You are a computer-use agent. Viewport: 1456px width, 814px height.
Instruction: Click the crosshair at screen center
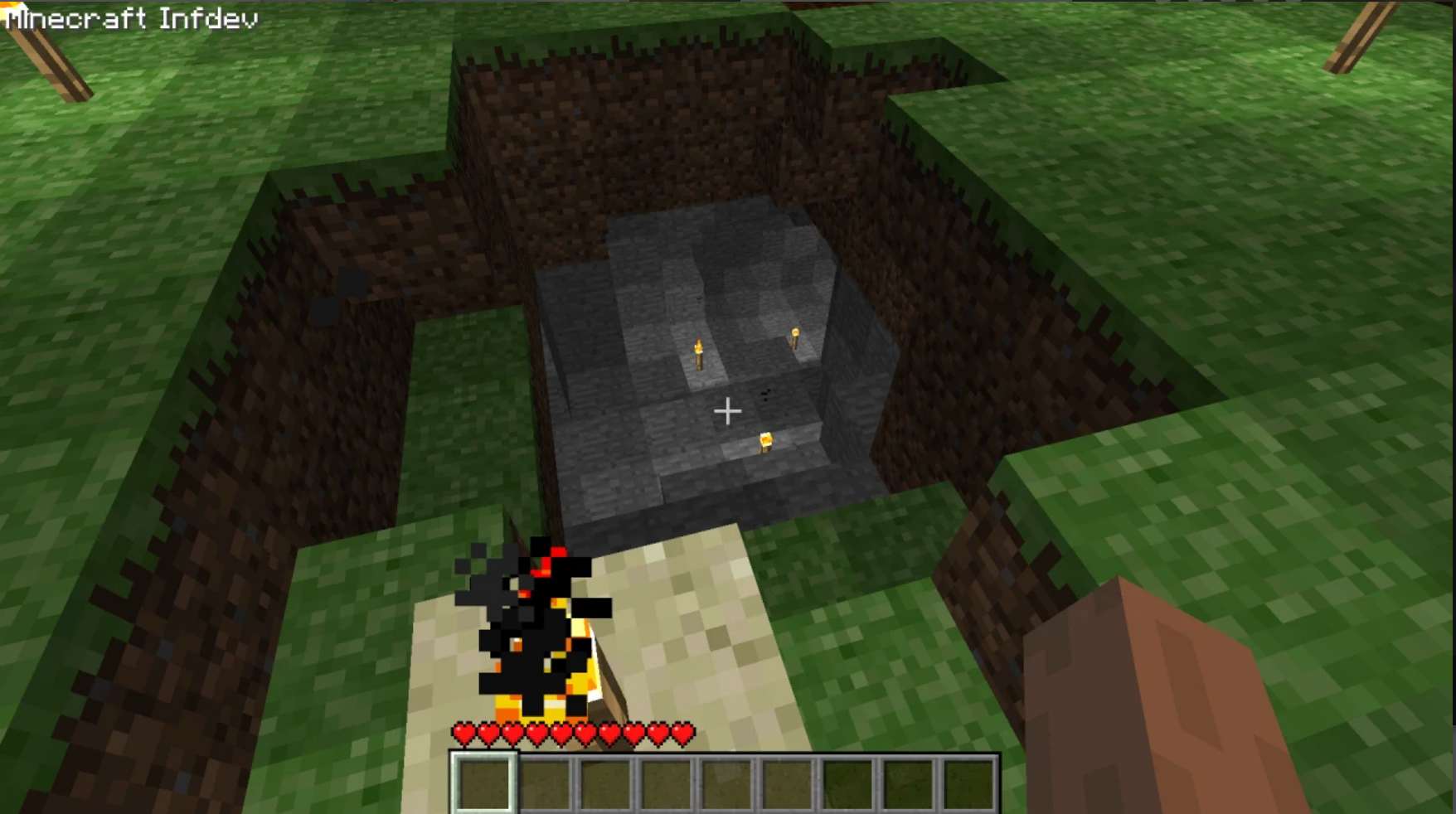pyautogui.click(x=729, y=410)
